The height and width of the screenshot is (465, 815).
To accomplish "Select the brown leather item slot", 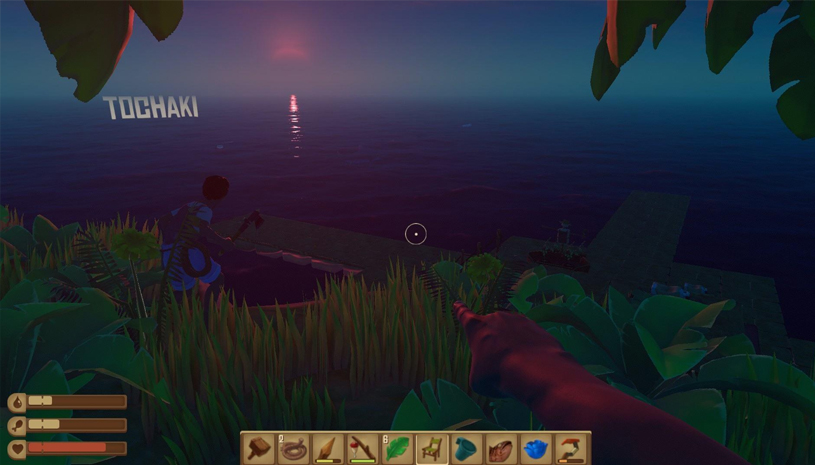I will pyautogui.click(x=502, y=448).
